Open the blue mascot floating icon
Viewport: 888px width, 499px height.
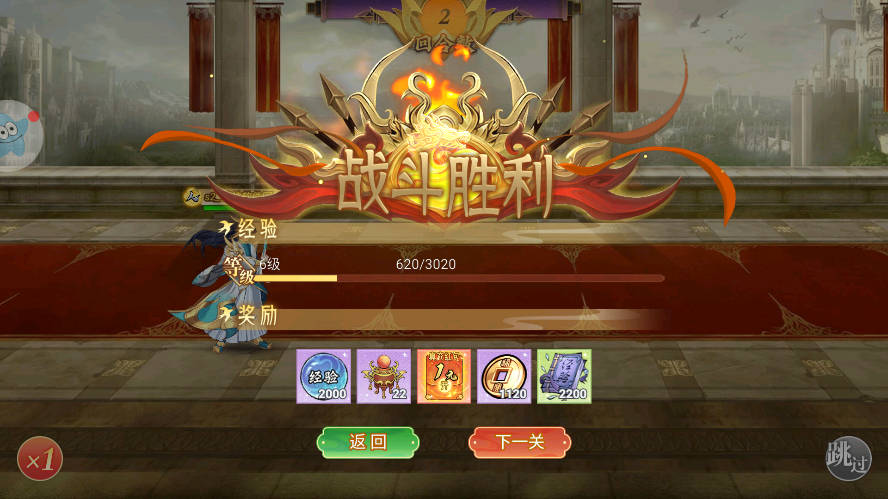pyautogui.click(x=18, y=136)
